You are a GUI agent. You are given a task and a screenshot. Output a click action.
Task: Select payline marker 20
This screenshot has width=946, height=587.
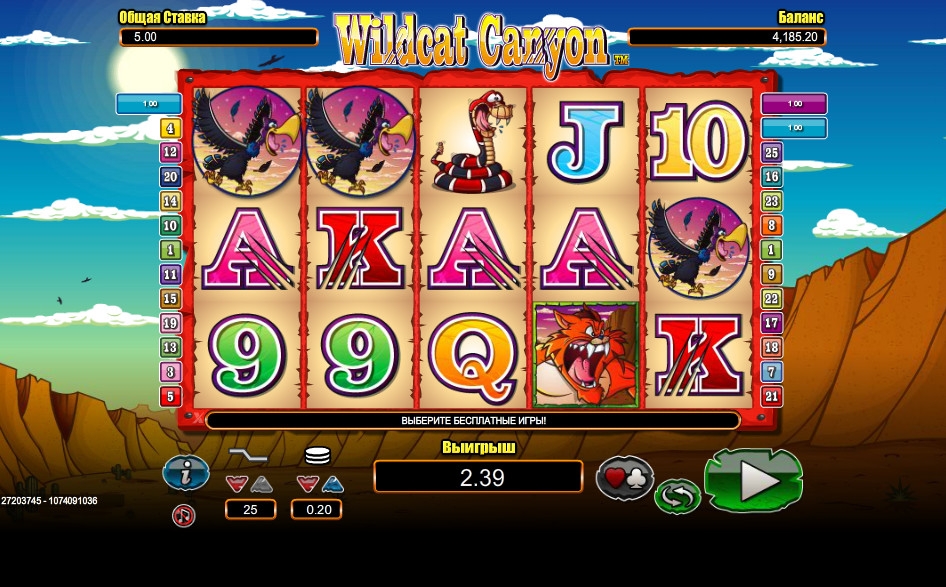click(170, 177)
